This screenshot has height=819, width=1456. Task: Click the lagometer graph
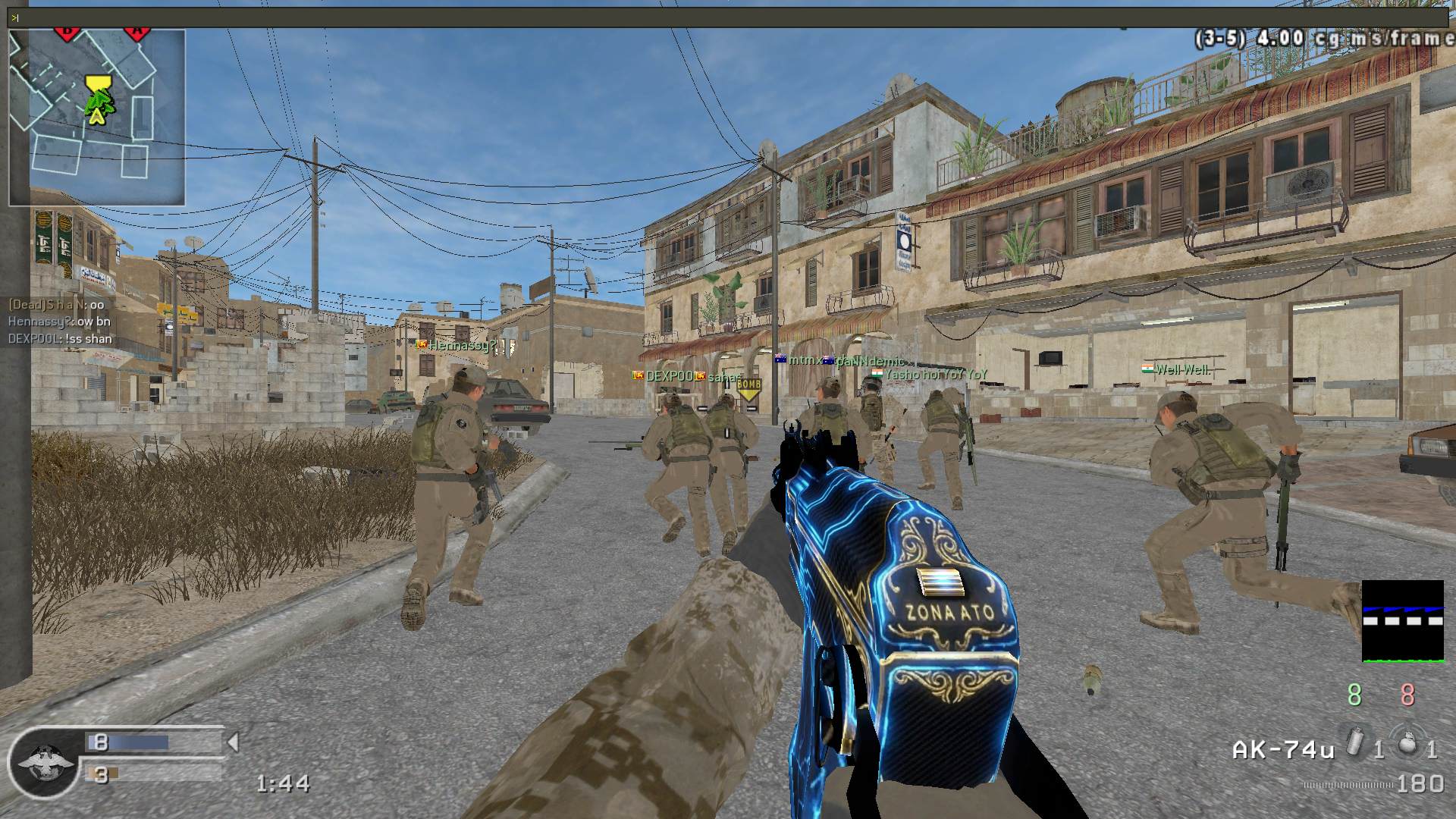[1402, 621]
